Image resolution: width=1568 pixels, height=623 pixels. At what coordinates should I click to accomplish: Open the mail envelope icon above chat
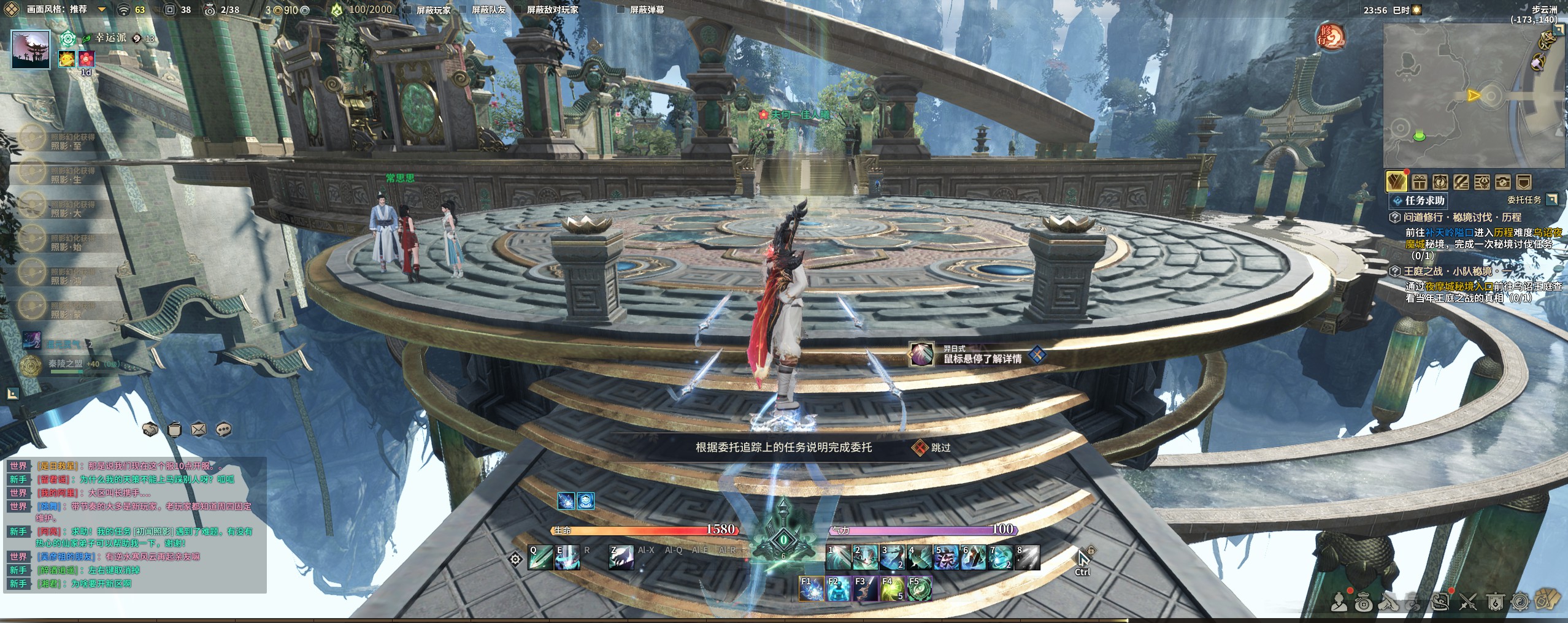[199, 430]
